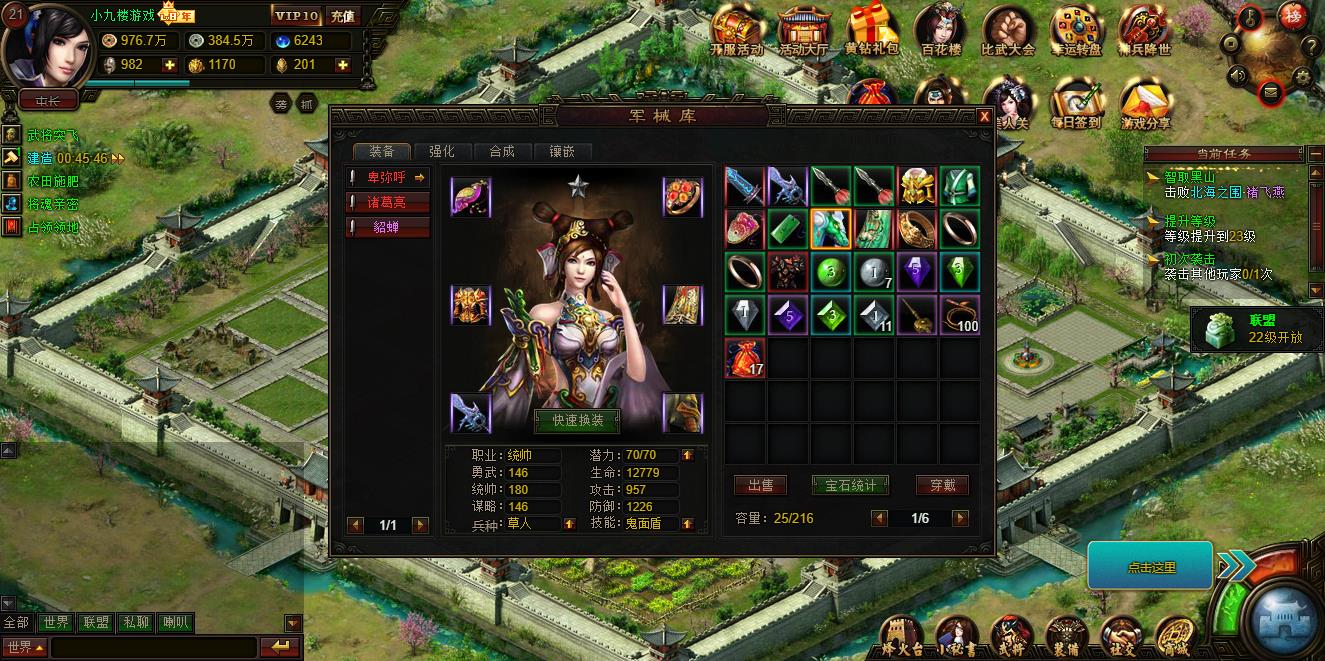Close the 军械库 armory window
The height and width of the screenshot is (661, 1325).
click(x=984, y=117)
